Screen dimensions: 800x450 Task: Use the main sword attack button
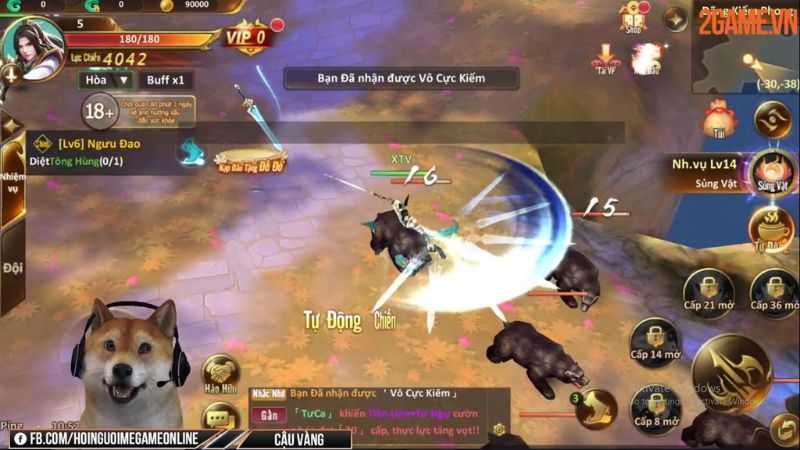click(732, 374)
